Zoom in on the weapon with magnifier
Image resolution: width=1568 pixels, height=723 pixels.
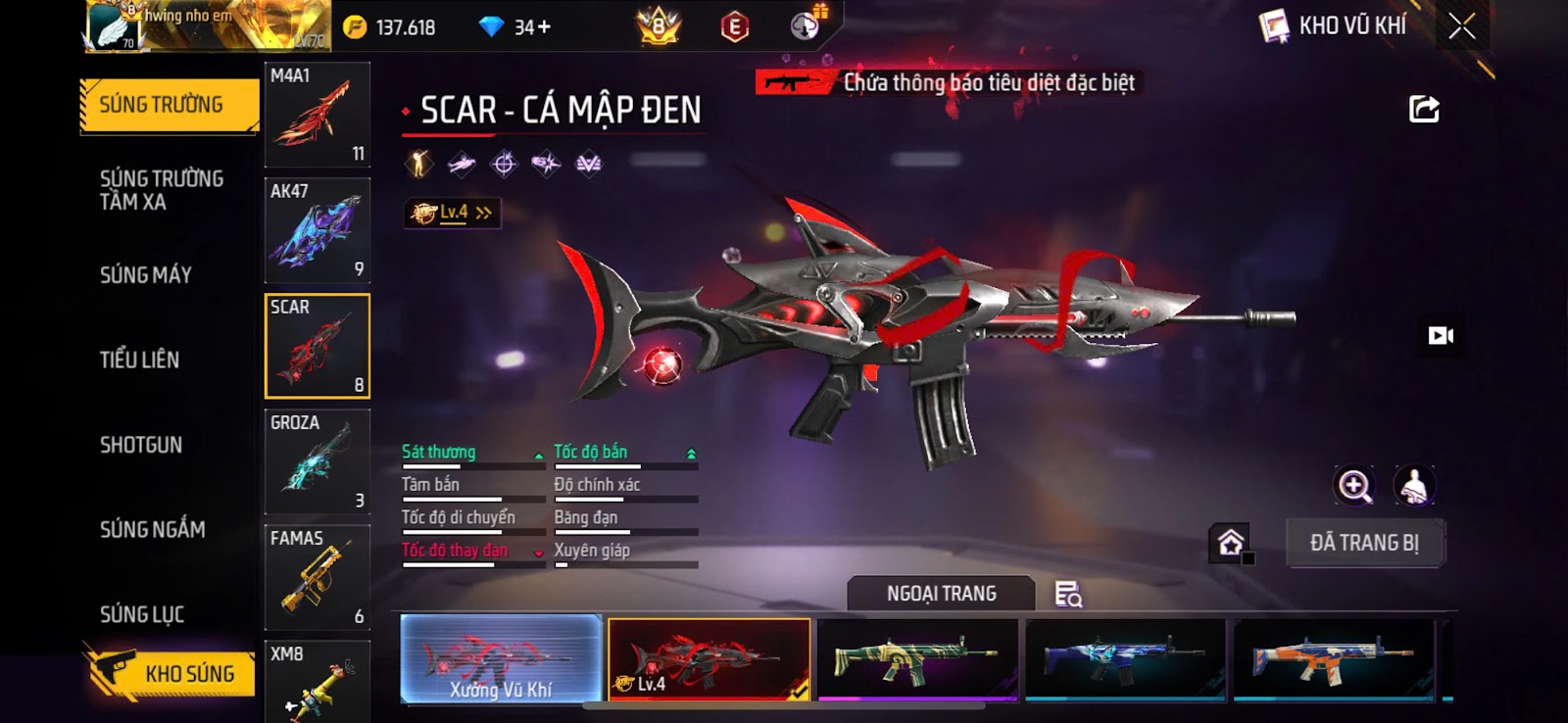1354,486
